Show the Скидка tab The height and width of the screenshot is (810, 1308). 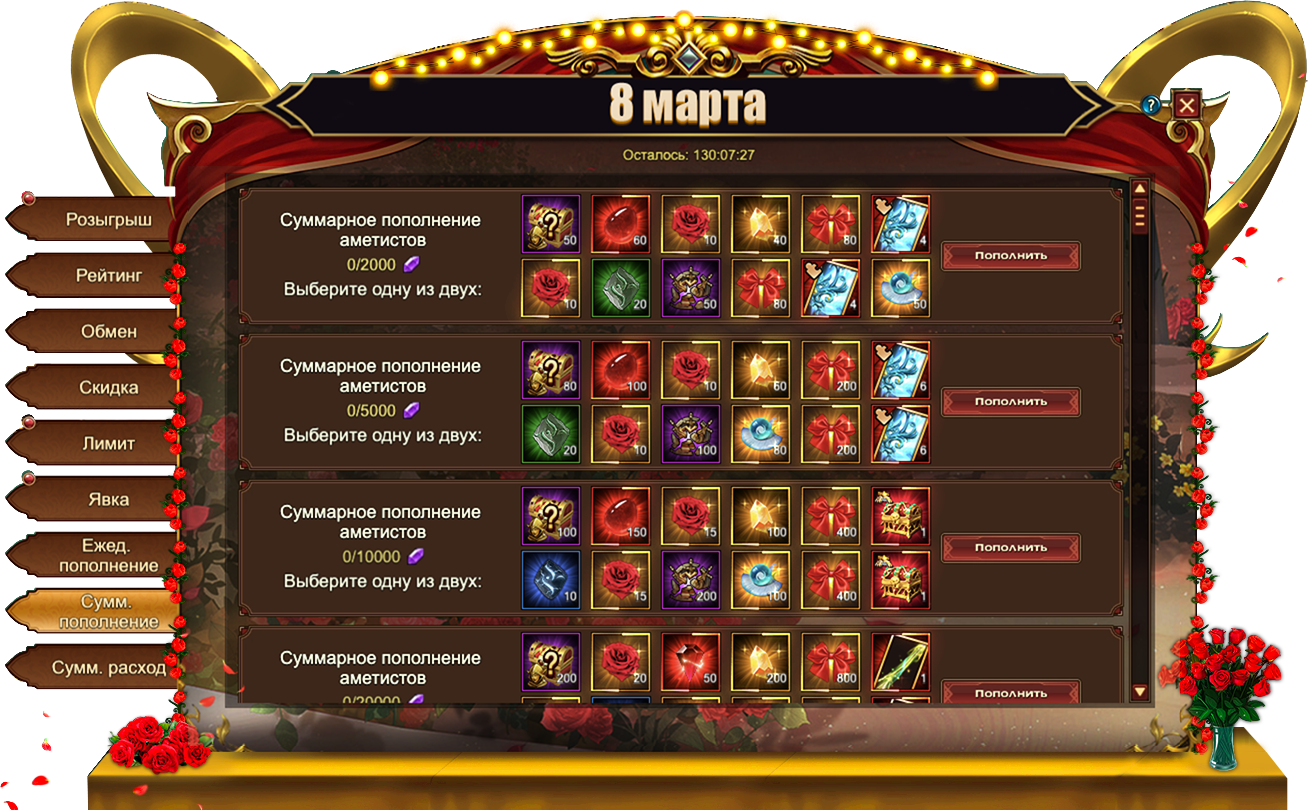coord(108,387)
